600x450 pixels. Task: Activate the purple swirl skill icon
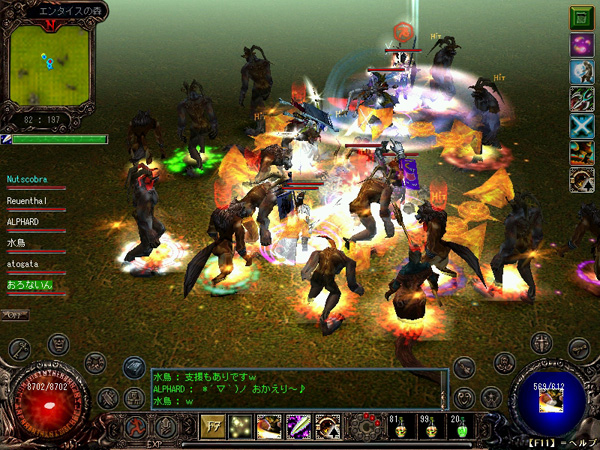click(582, 45)
